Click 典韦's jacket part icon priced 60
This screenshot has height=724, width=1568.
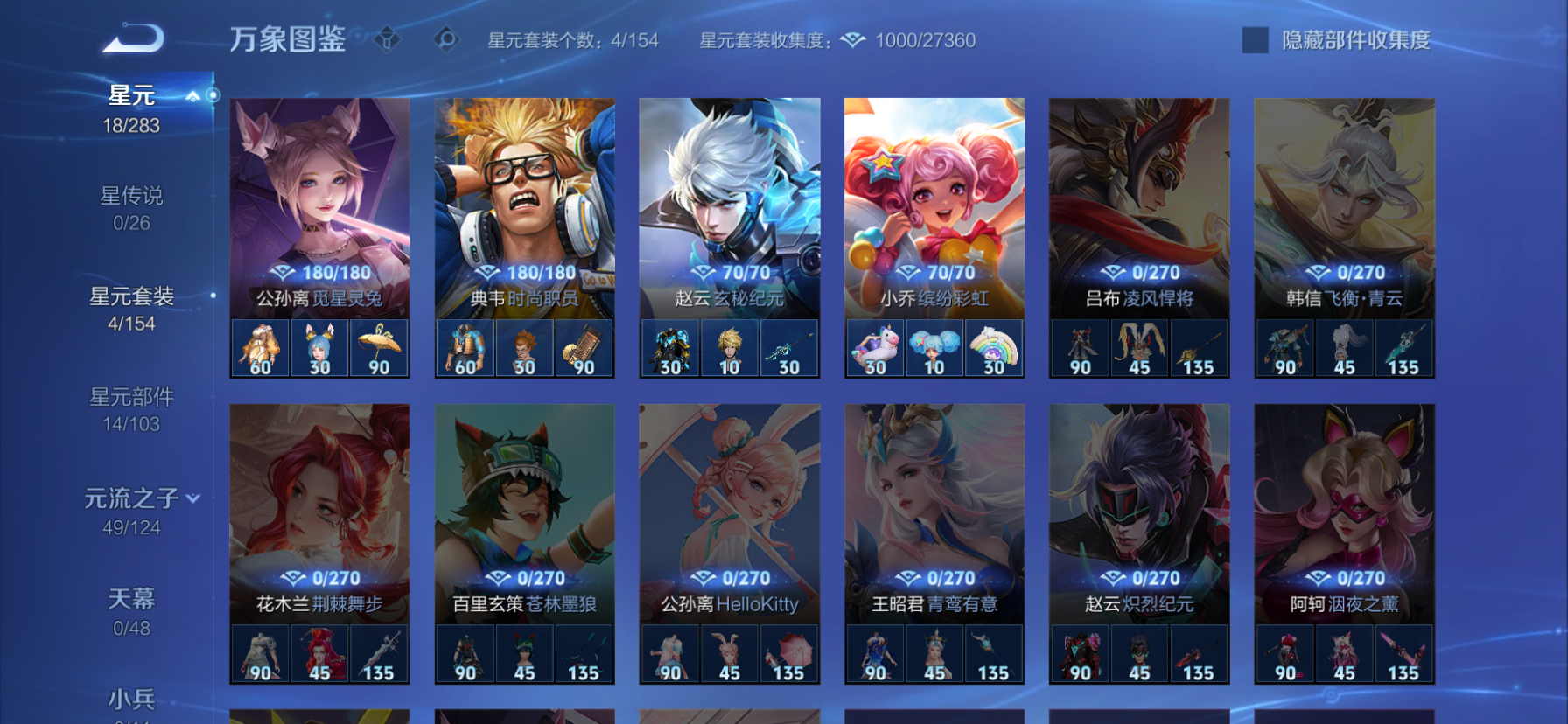click(465, 347)
